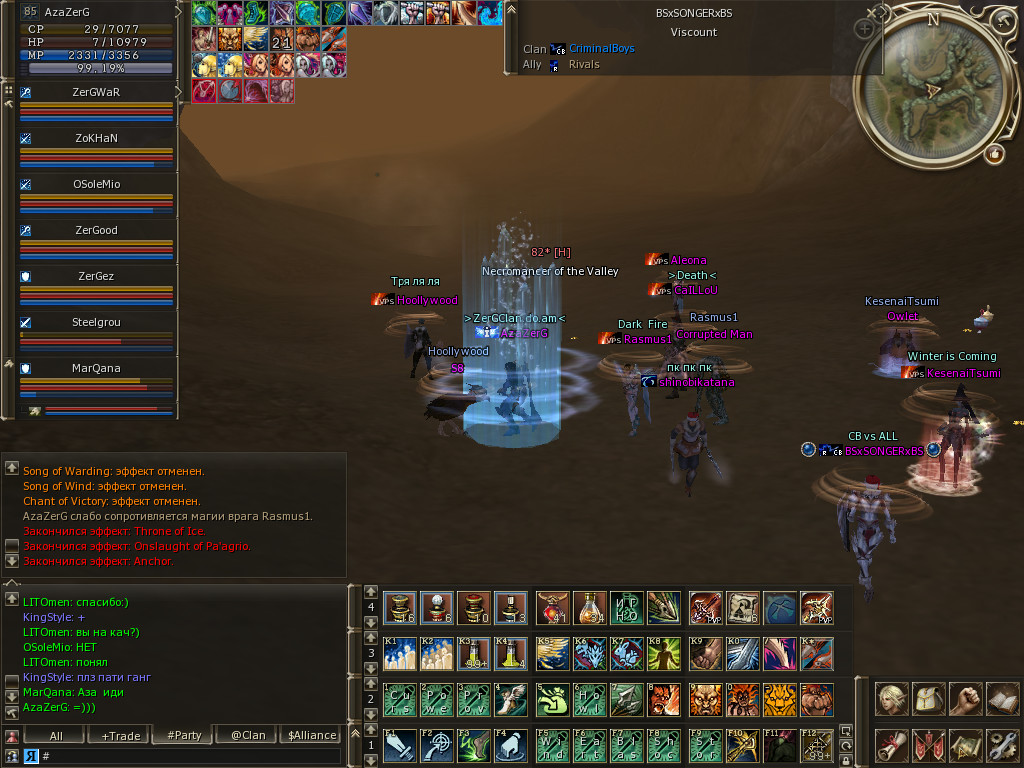Activate the F2 target crosshair skill
This screenshot has height=768, width=1024.
point(436,744)
